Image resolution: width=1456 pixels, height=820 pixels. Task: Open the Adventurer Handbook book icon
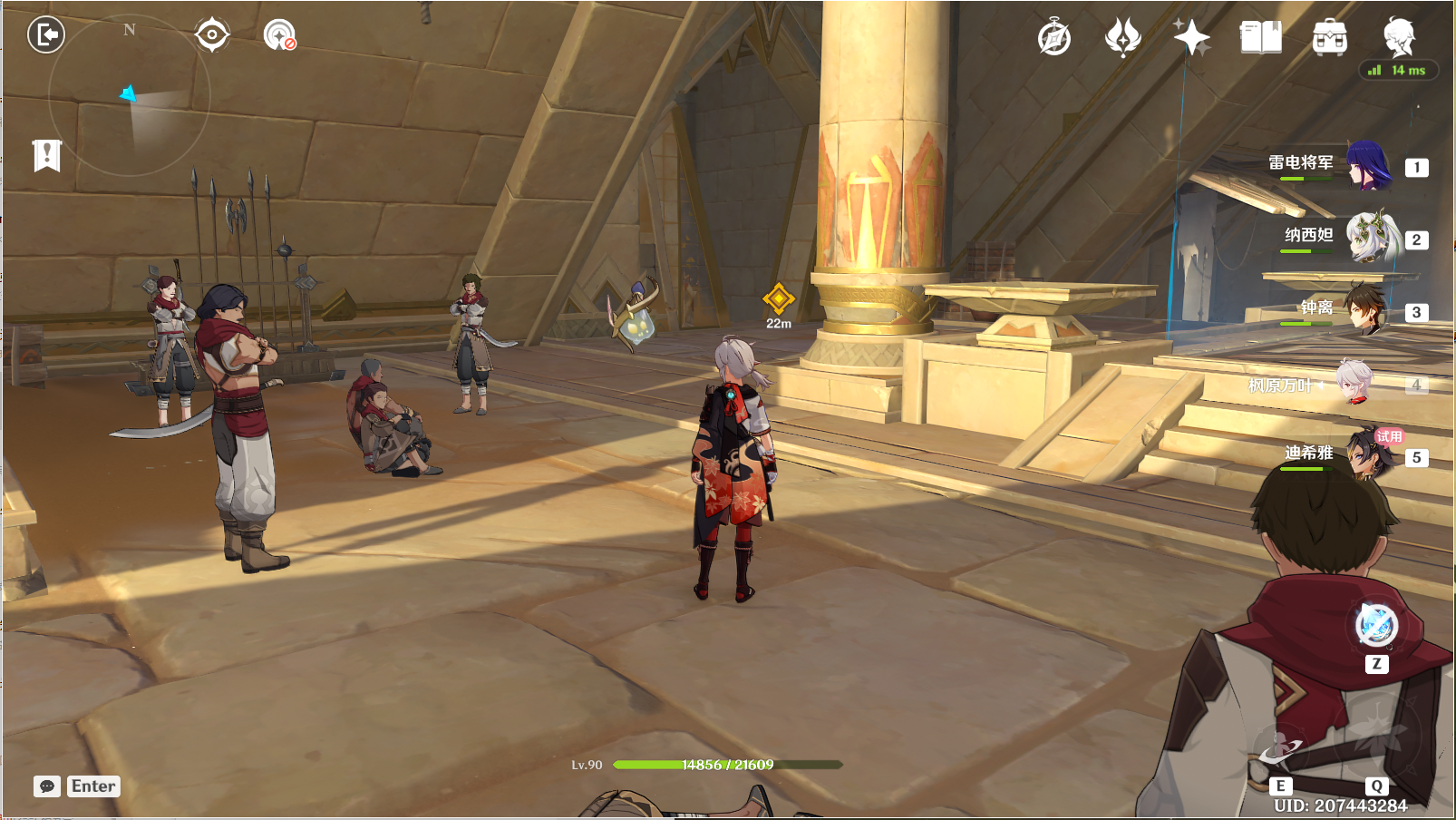[x=1260, y=38]
